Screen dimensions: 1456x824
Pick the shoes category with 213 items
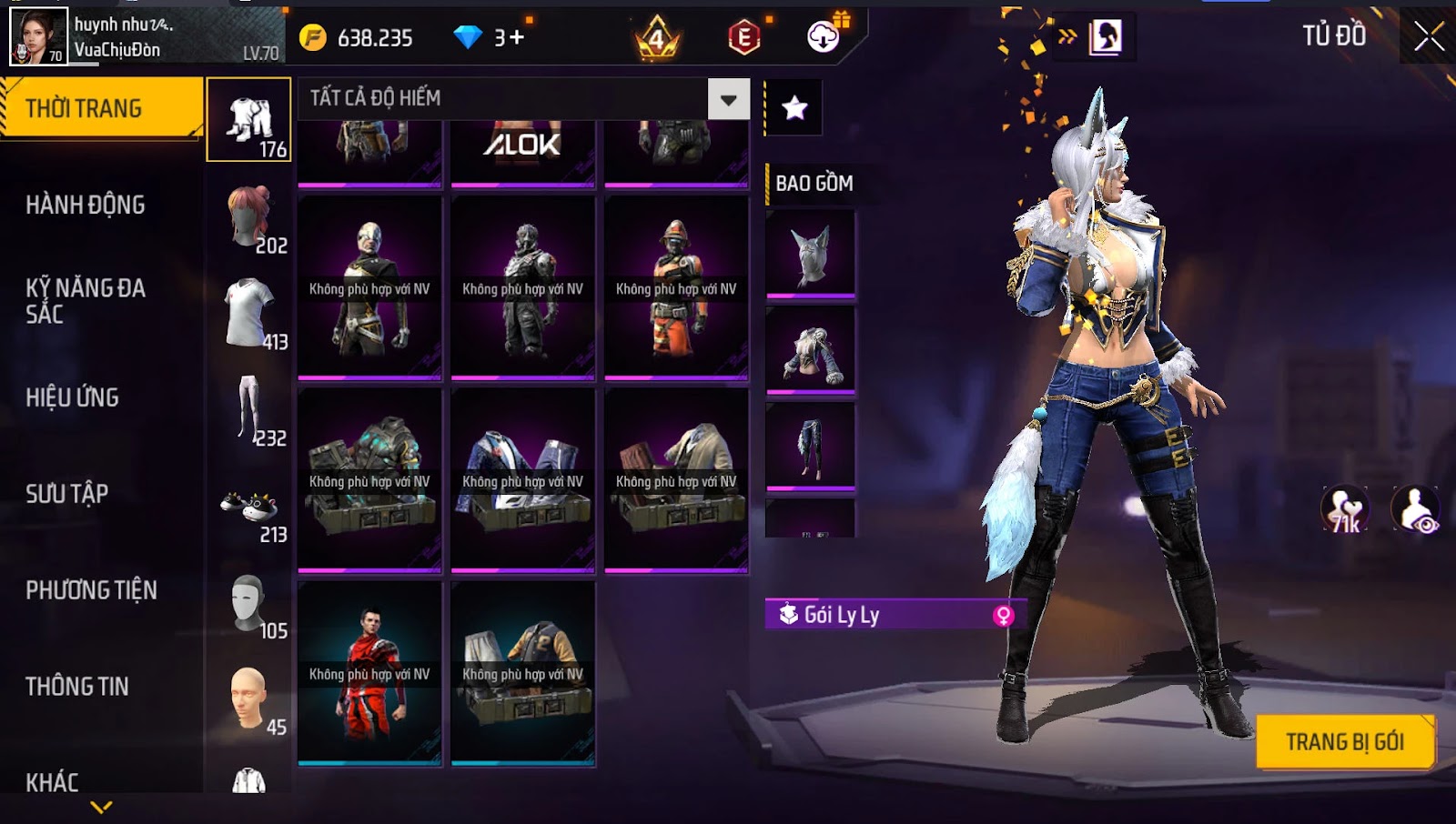tap(249, 509)
